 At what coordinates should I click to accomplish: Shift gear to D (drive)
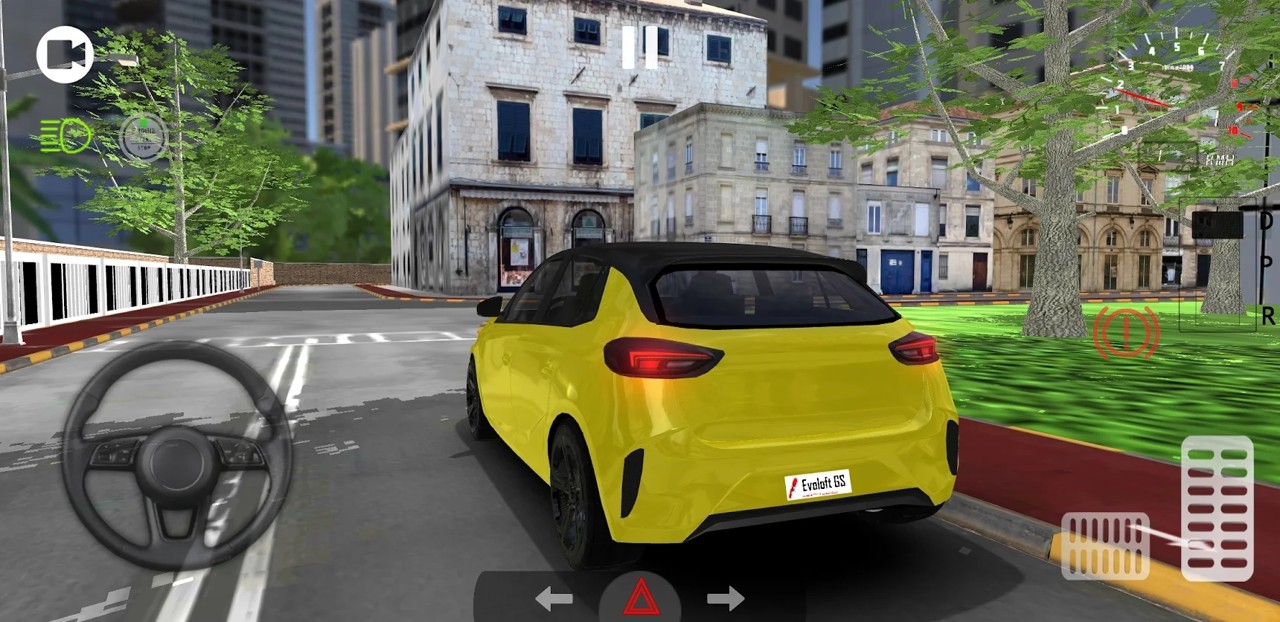[1266, 221]
